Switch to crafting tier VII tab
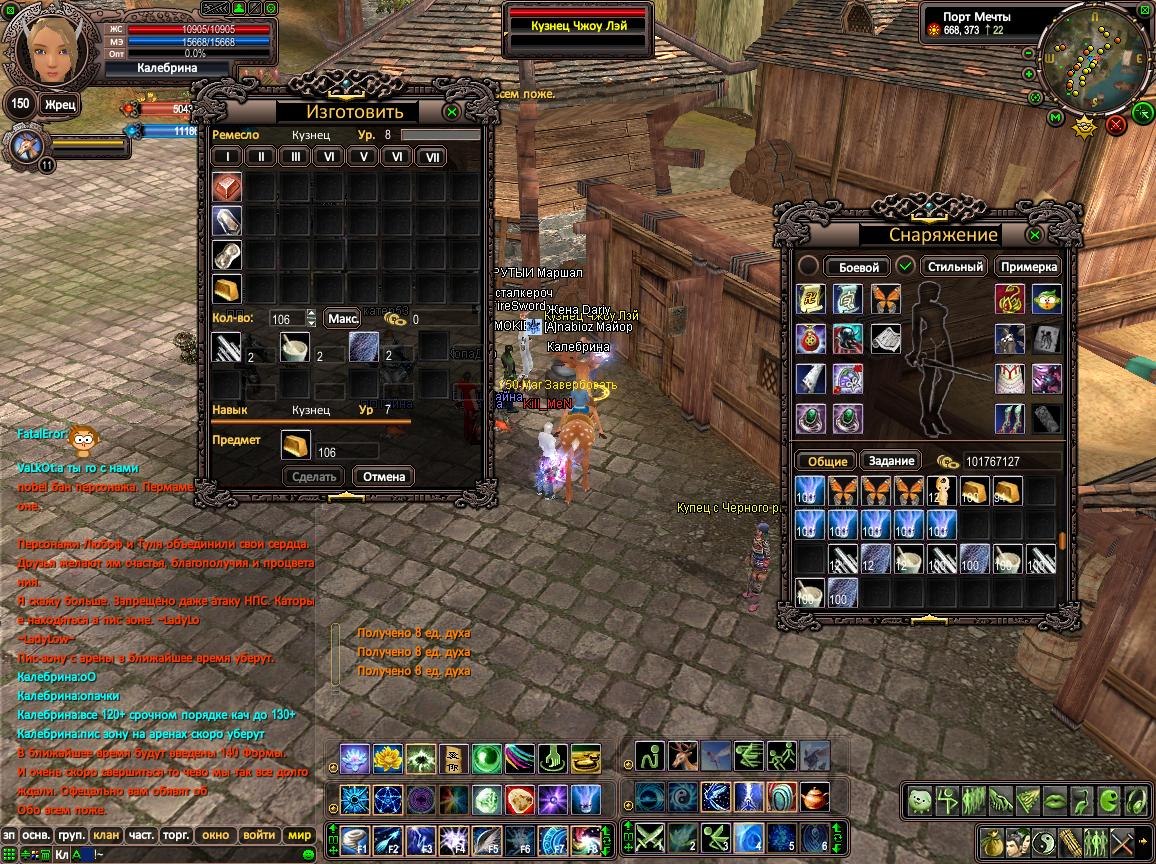Viewport: 1156px width, 864px height. pyautogui.click(x=431, y=157)
